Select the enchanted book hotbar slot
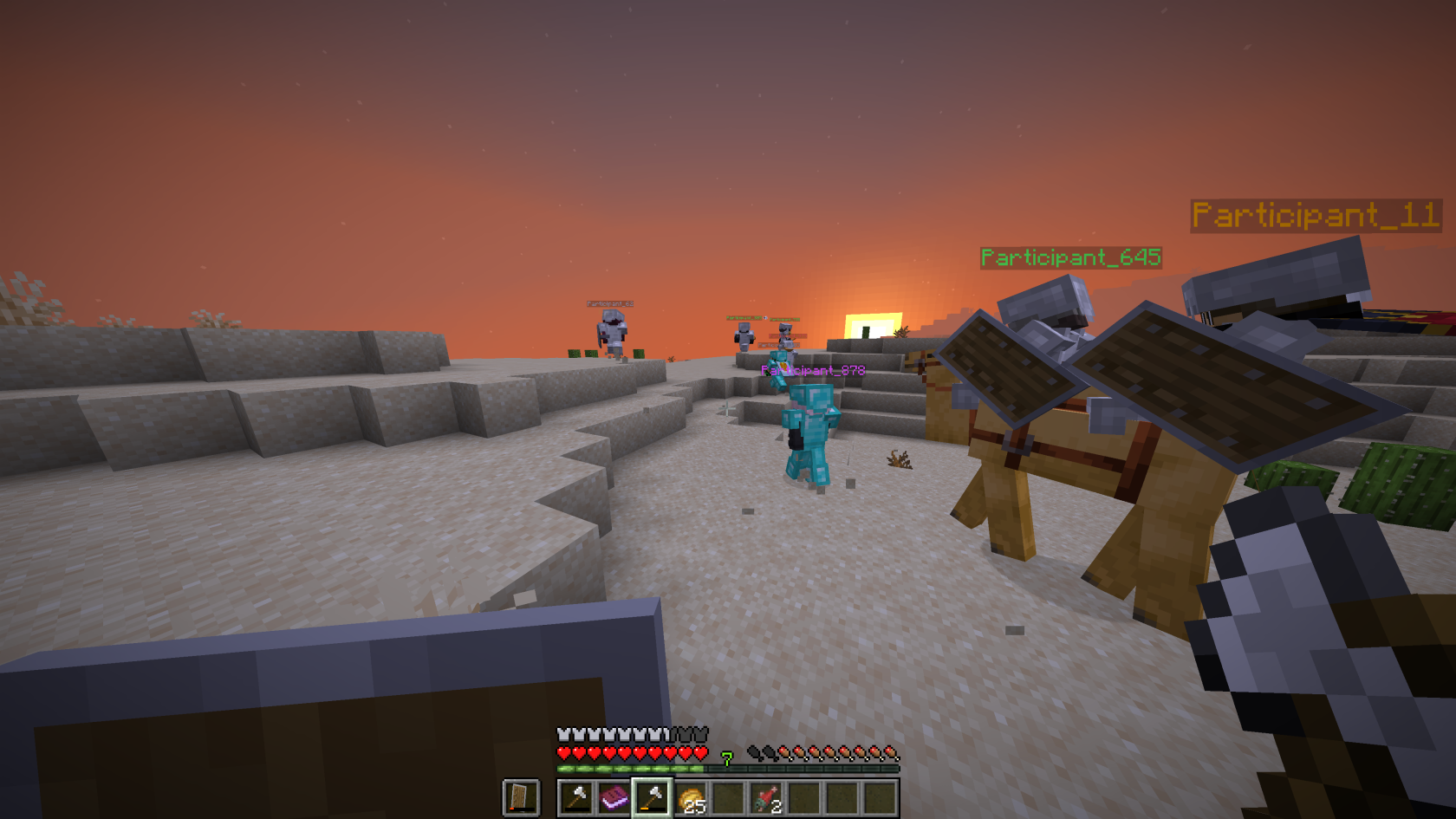 tap(614, 797)
